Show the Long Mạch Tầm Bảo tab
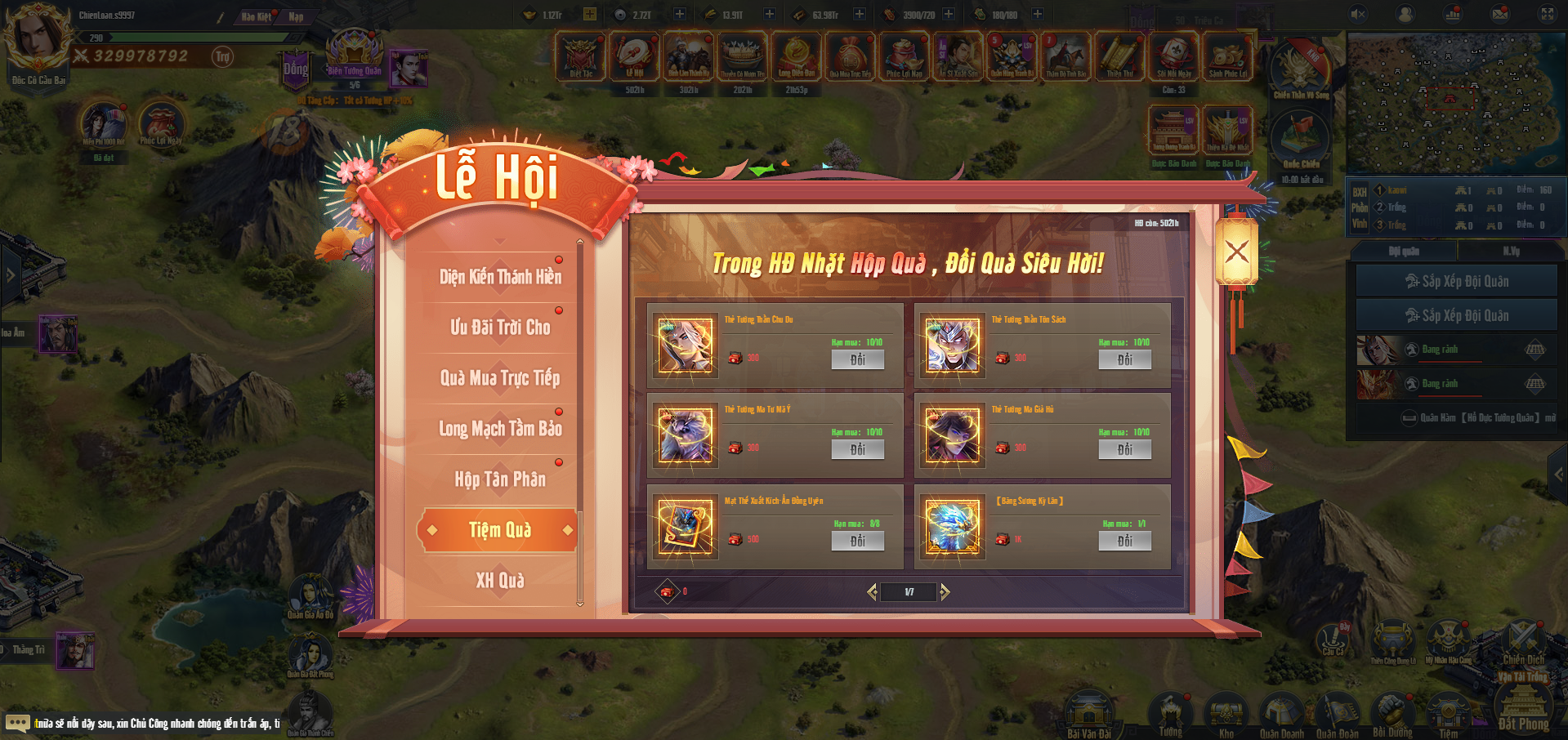The width and height of the screenshot is (1568, 740). [499, 429]
